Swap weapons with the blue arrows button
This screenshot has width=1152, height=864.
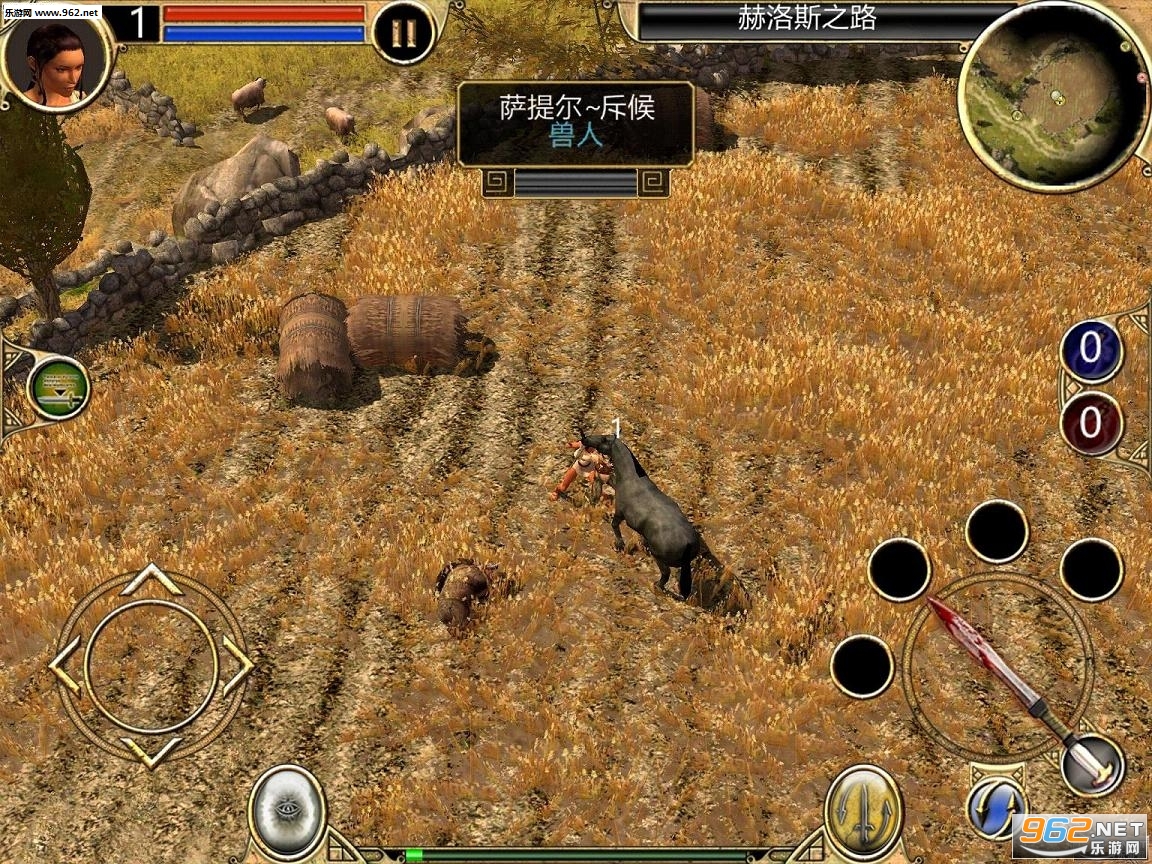(997, 808)
